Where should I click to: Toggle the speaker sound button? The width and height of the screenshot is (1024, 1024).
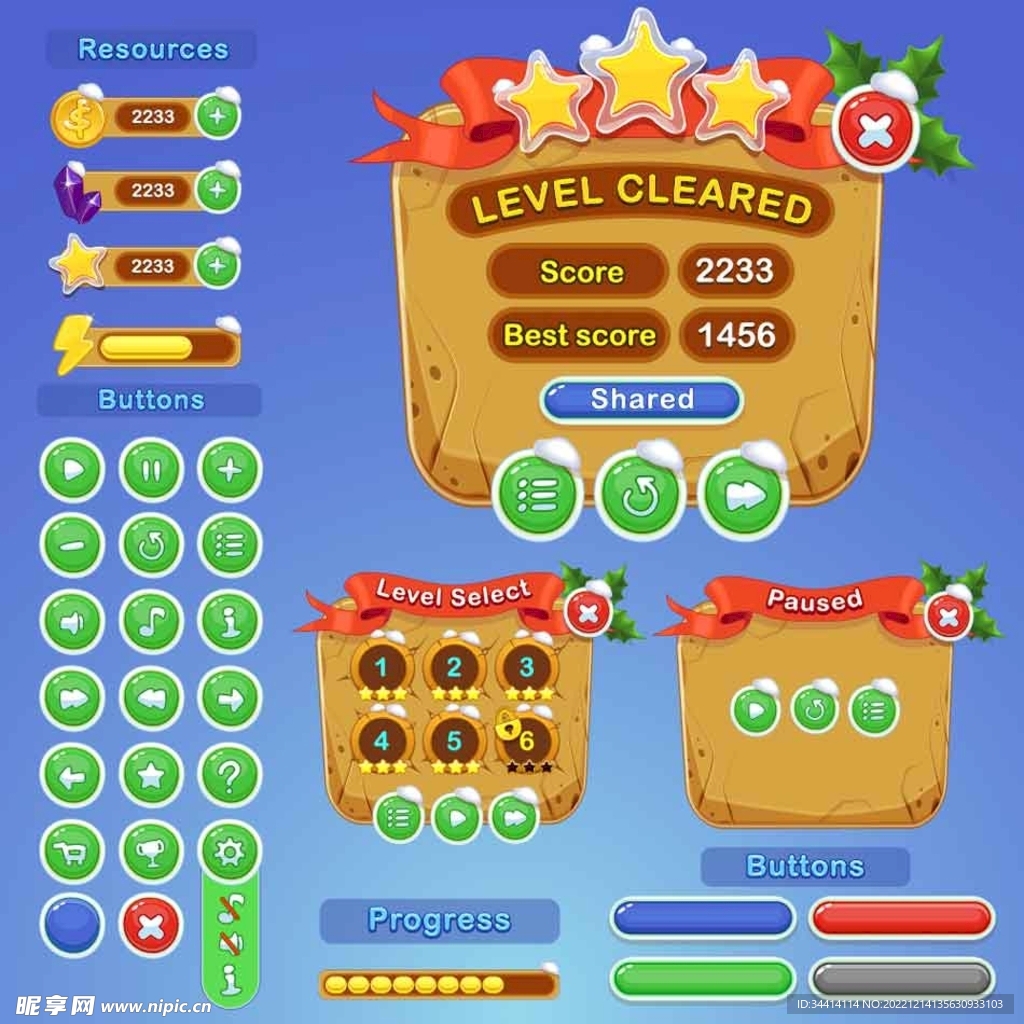72,622
